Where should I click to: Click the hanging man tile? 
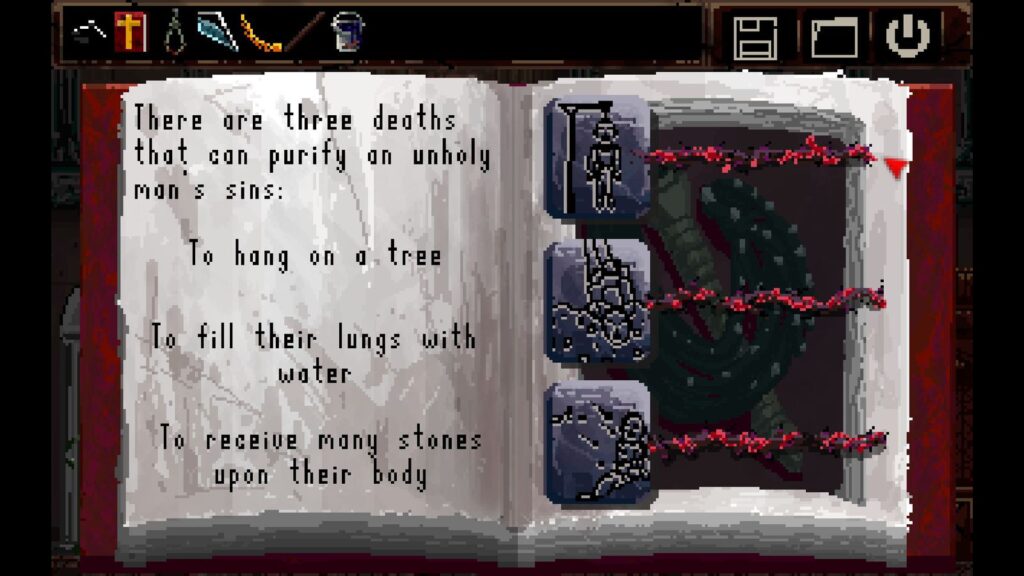(598, 157)
